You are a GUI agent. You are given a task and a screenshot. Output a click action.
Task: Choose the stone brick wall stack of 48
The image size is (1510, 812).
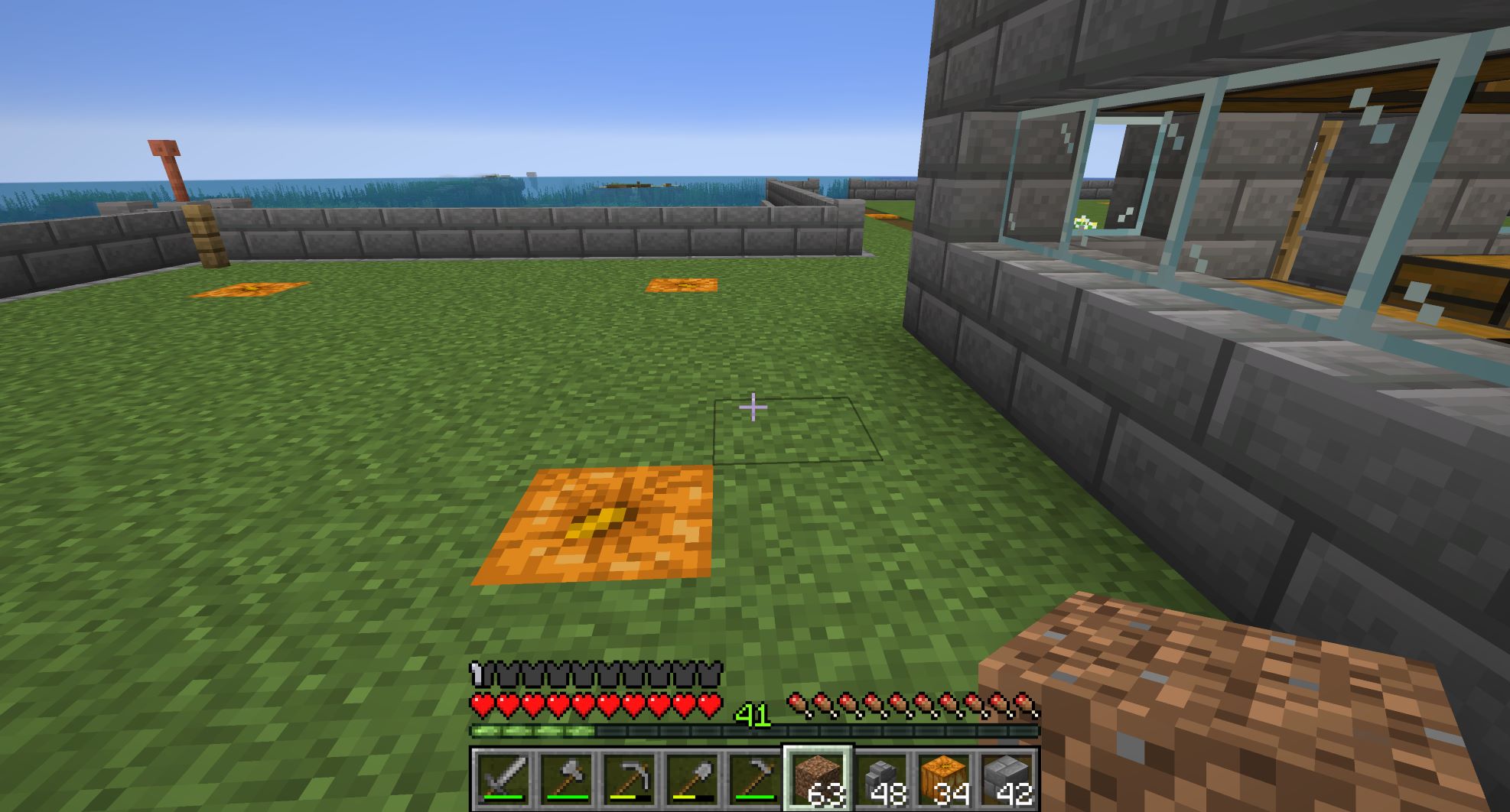881,780
